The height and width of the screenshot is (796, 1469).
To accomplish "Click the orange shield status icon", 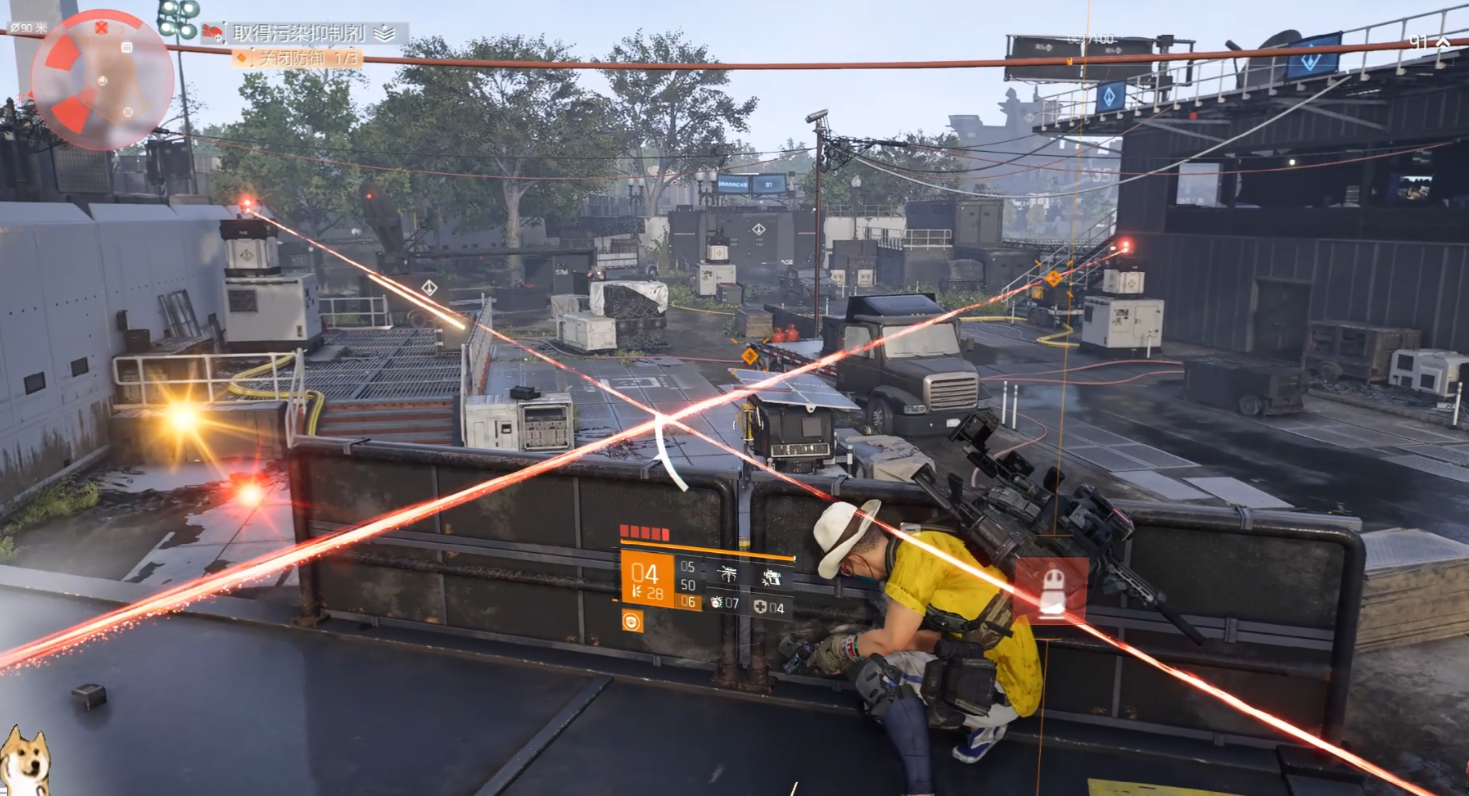I will tap(631, 621).
